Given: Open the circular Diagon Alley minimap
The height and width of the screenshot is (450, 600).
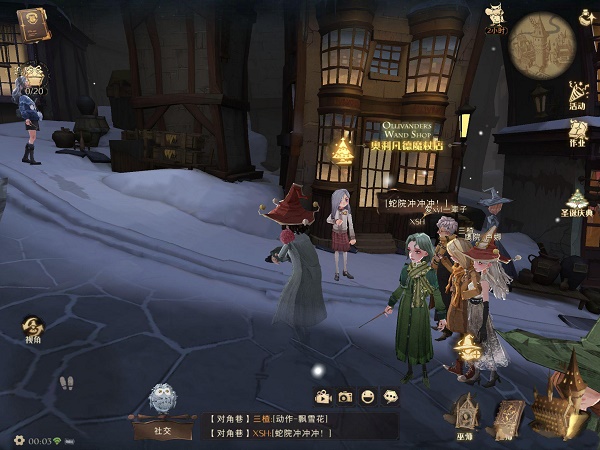Looking at the screenshot, I should click(x=543, y=44).
